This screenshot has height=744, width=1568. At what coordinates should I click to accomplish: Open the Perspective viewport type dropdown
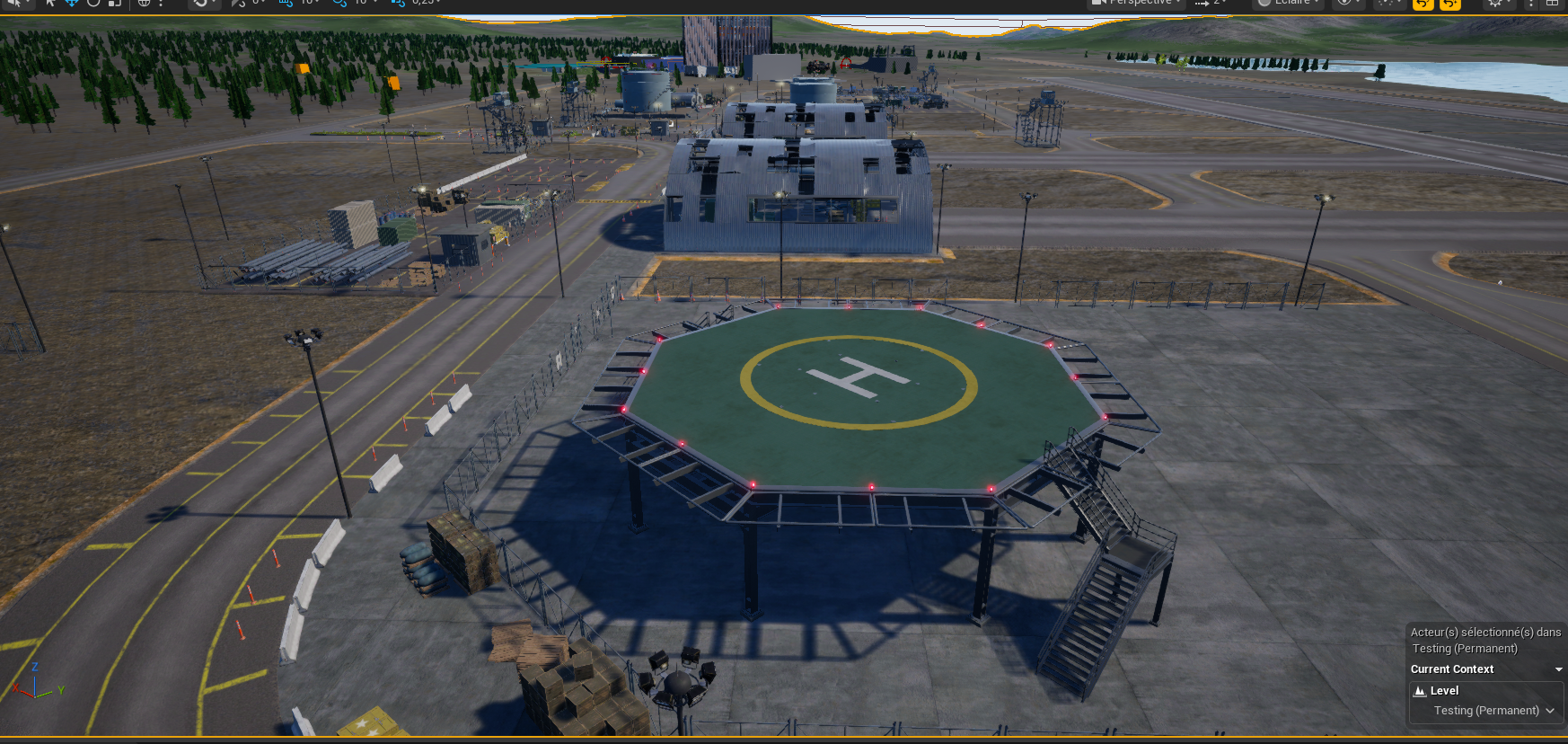coord(1137,3)
